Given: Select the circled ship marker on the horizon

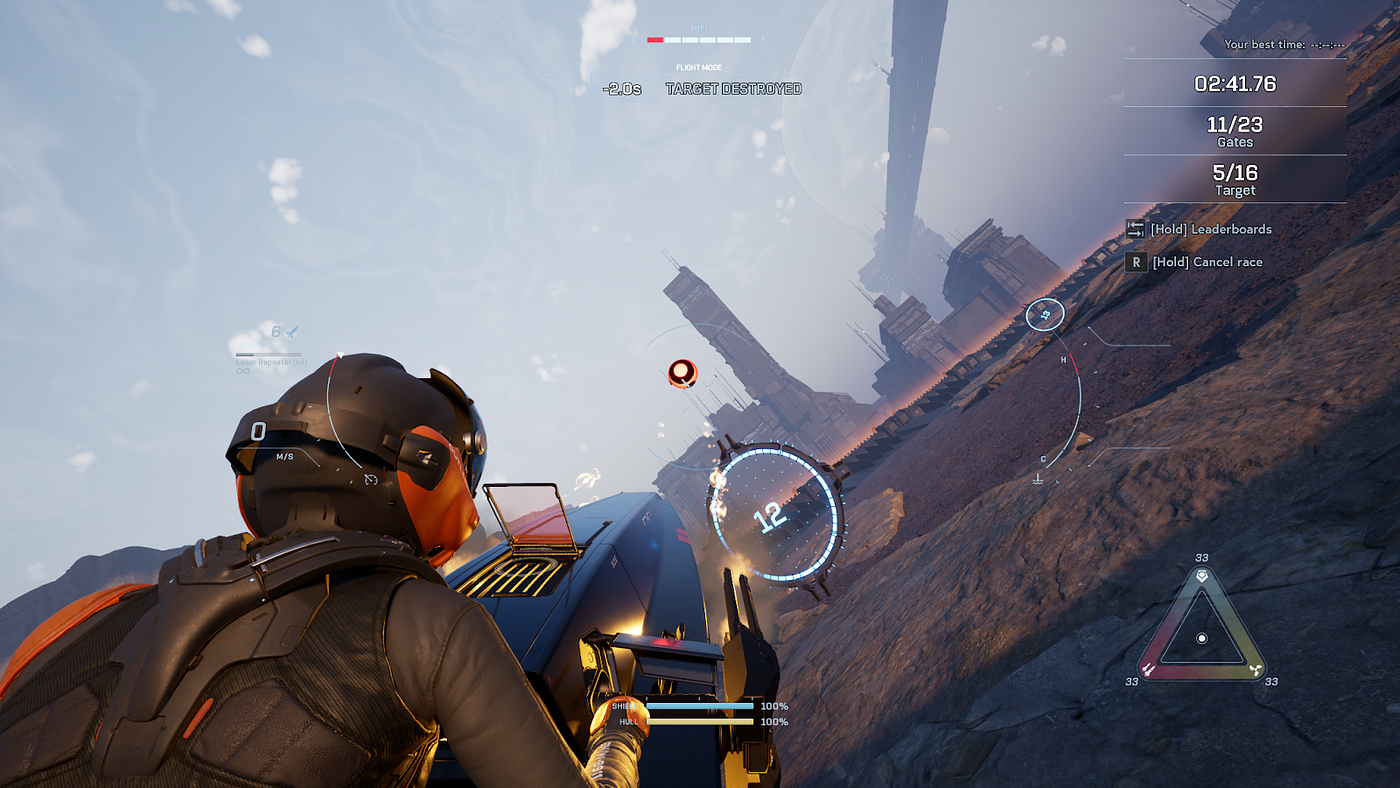Looking at the screenshot, I should (x=1045, y=313).
